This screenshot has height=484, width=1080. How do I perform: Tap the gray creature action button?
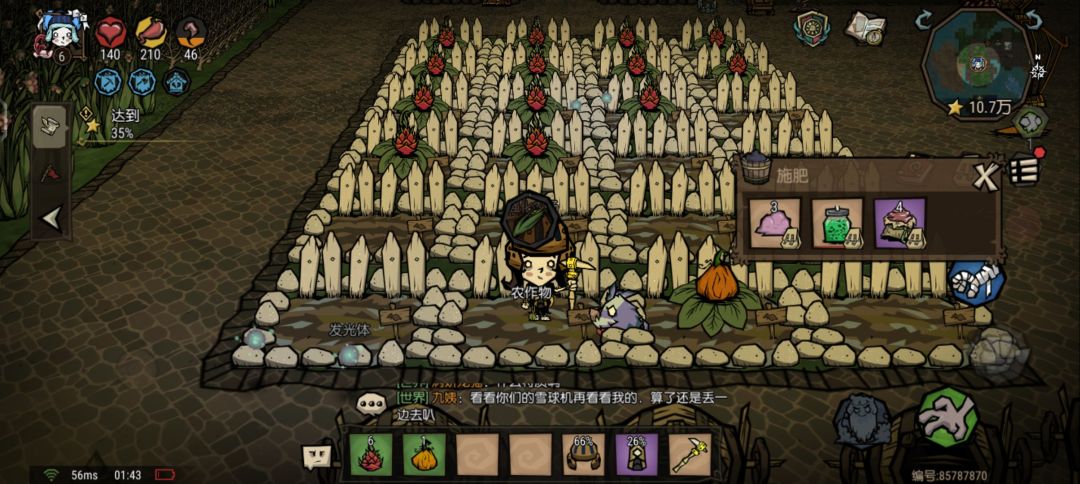tap(862, 420)
